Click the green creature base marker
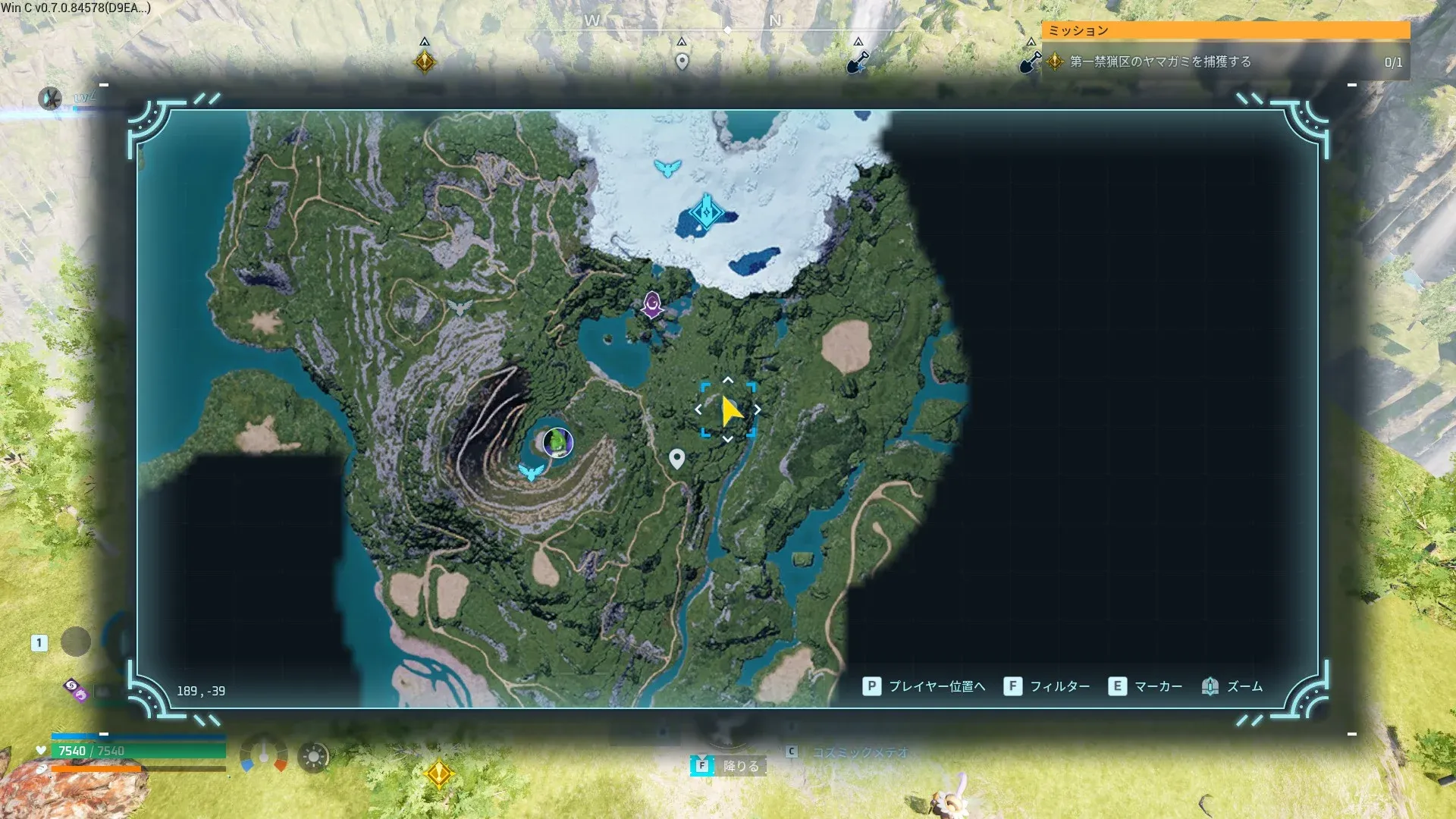The height and width of the screenshot is (819, 1456). pyautogui.click(x=558, y=442)
